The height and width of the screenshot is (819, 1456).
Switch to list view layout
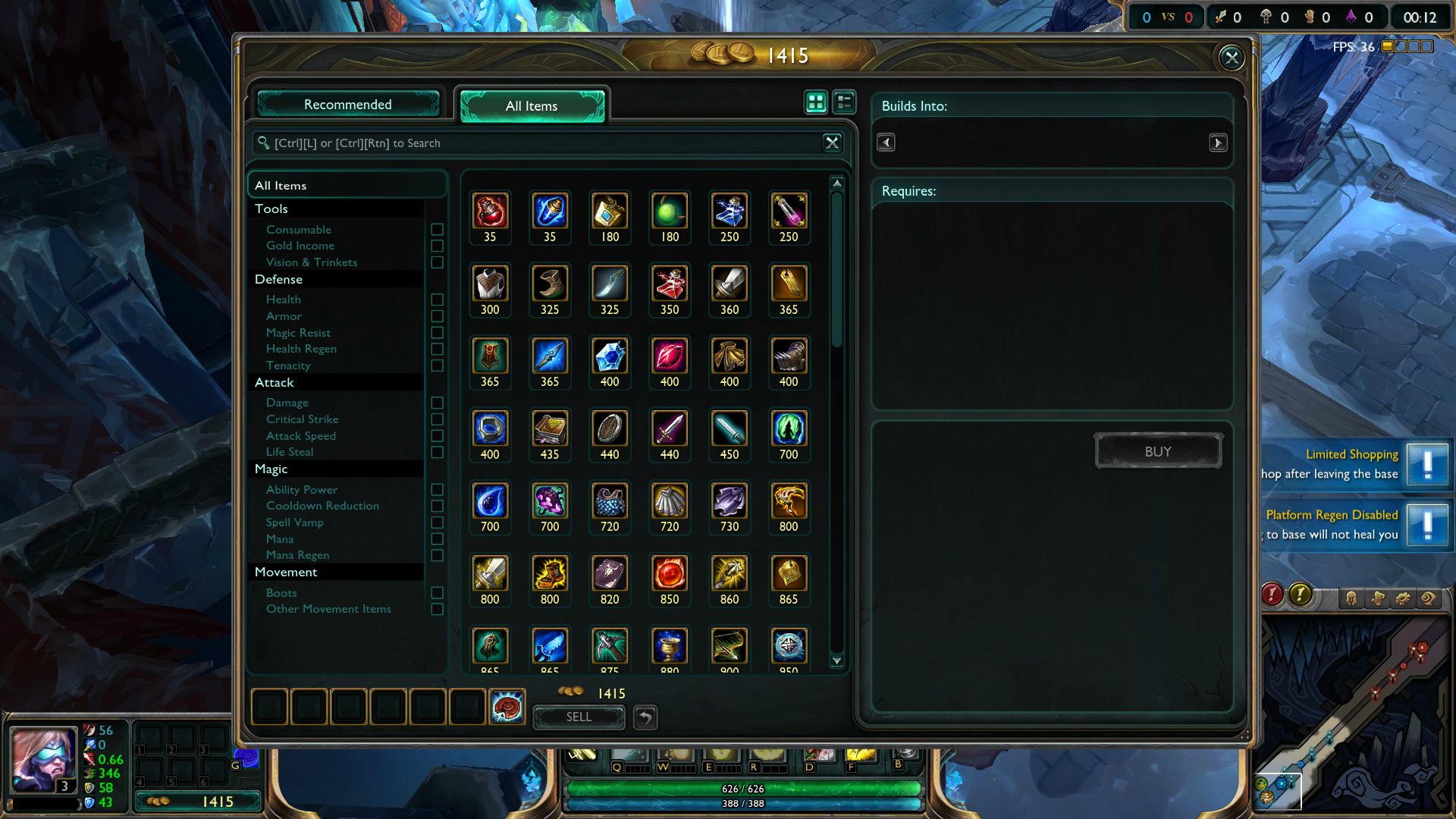click(x=844, y=102)
